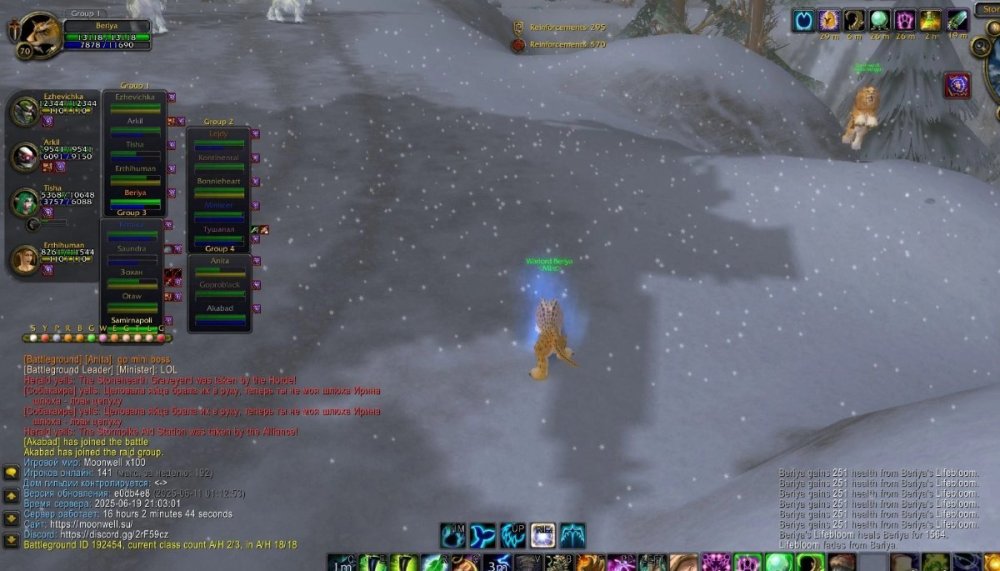The height and width of the screenshot is (571, 1000).
Task: Click the yellow flask buff icon
Action: 931,20
